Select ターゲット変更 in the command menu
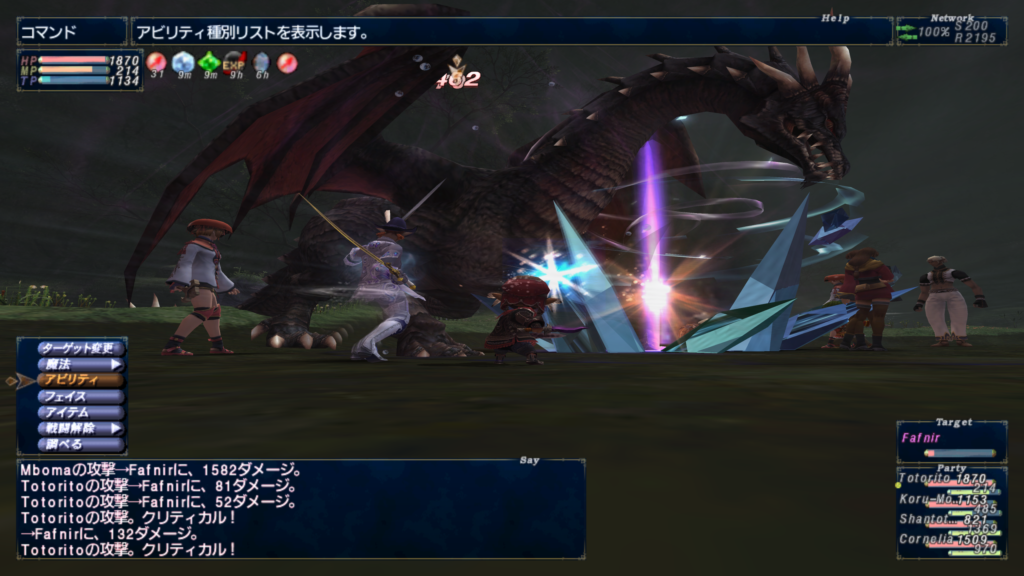The height and width of the screenshot is (576, 1024). tap(80, 348)
